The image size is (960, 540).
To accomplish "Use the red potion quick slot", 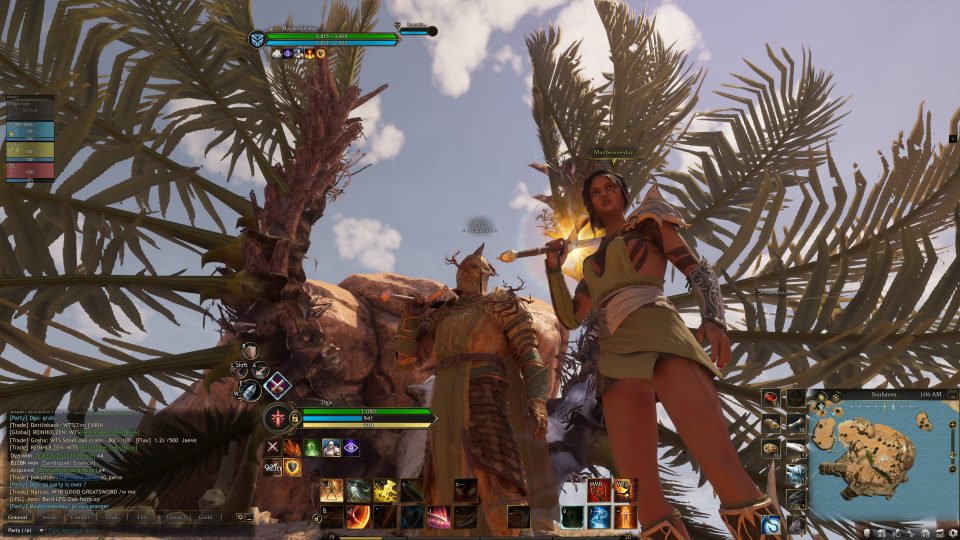I will tap(771, 399).
